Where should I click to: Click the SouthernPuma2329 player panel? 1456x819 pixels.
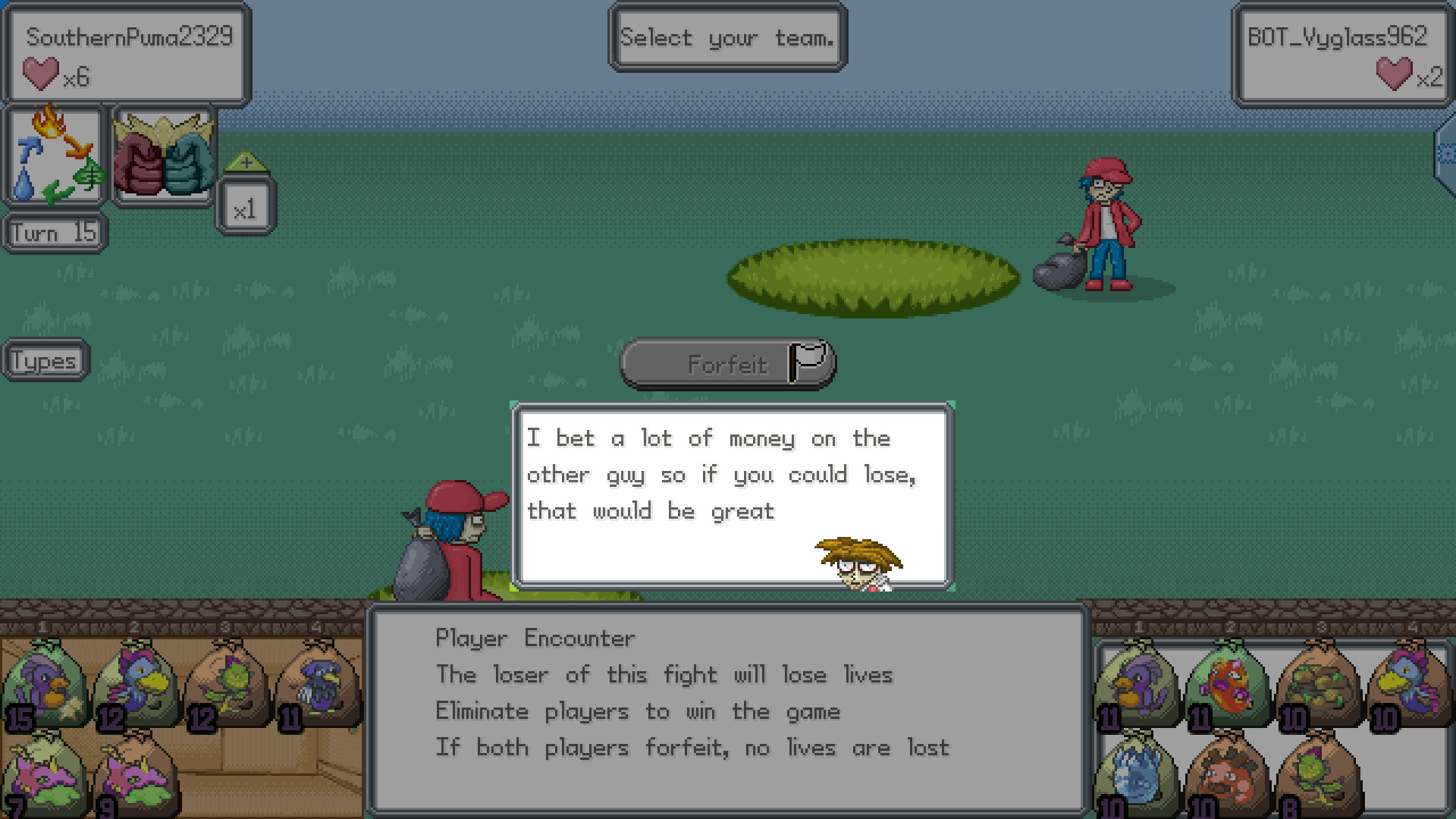[x=125, y=53]
